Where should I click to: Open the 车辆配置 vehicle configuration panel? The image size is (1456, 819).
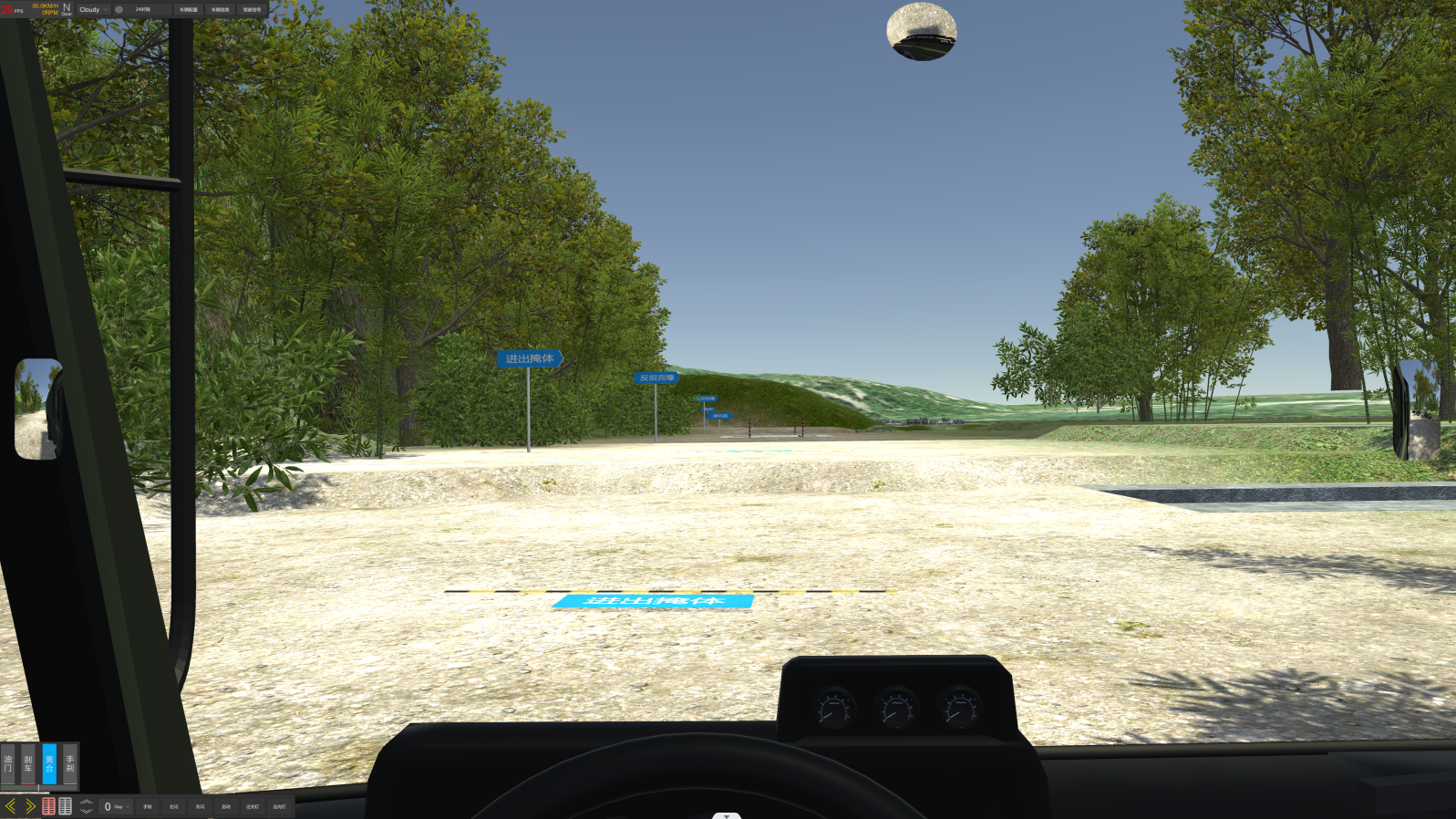tap(189, 10)
